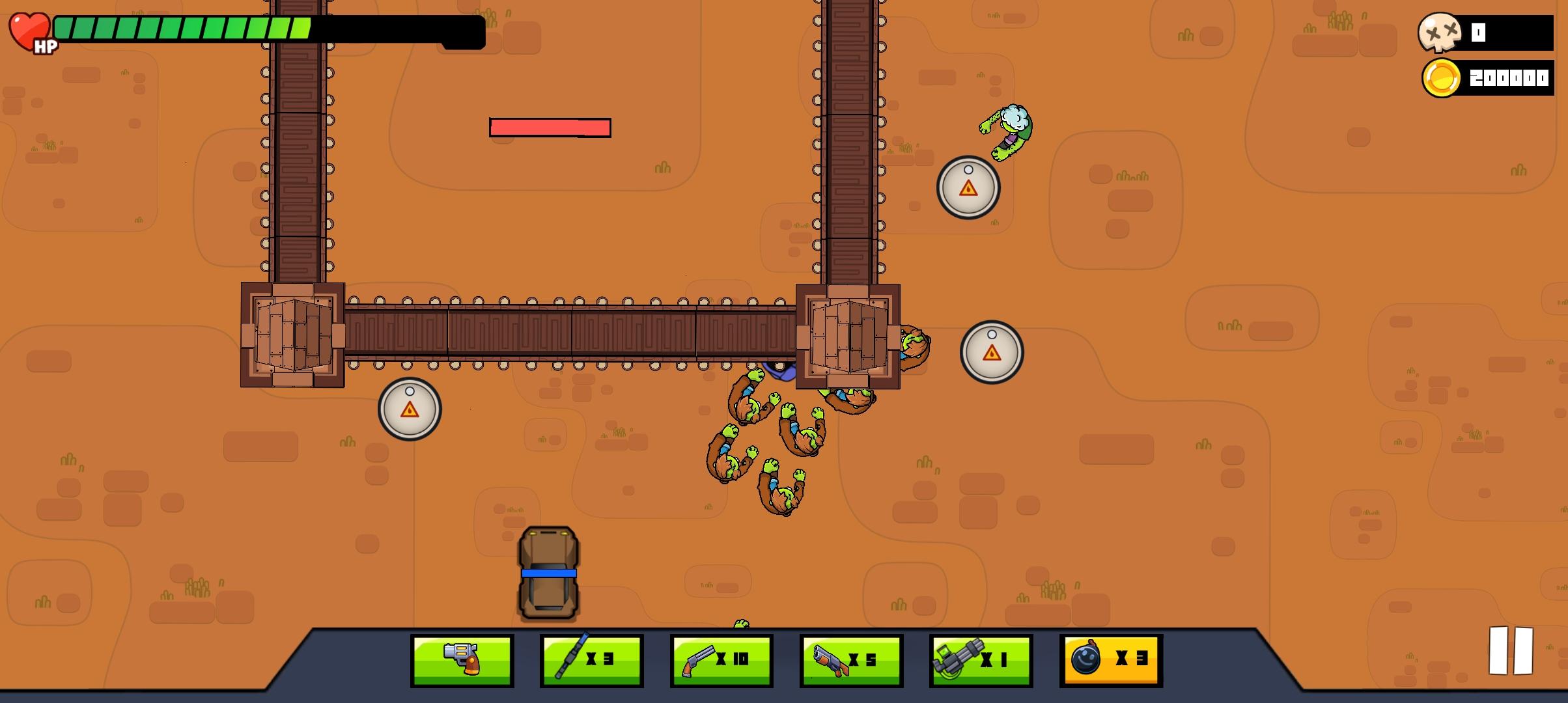Click the left gate turret crate
This screenshot has height=703, width=1568.
(293, 335)
